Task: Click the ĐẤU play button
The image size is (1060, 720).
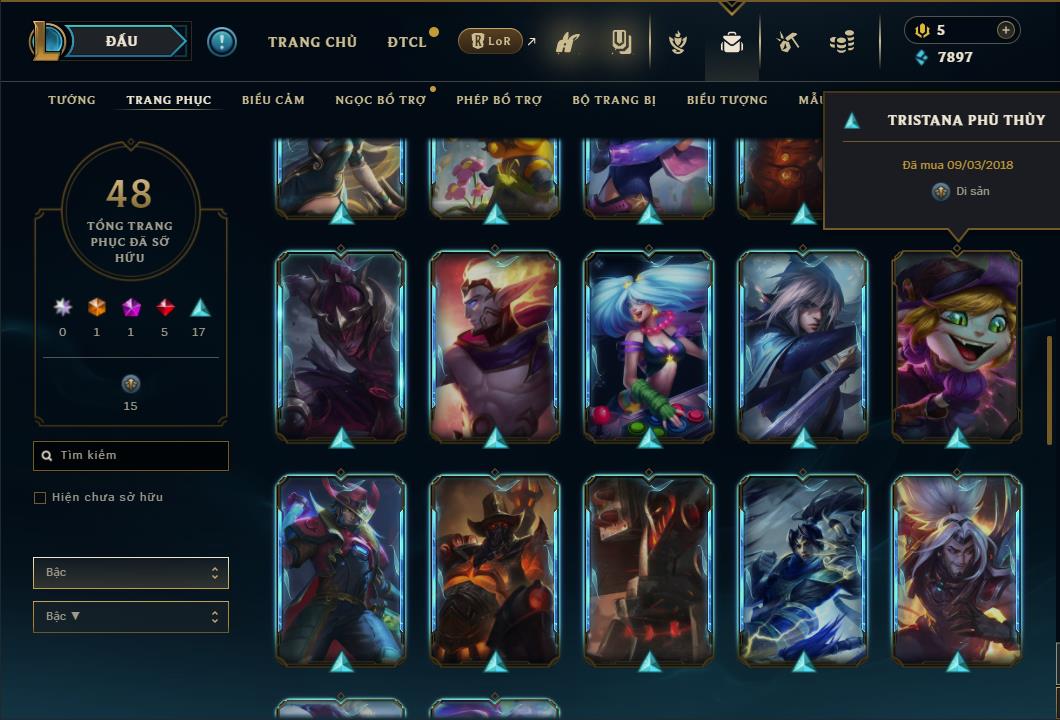Action: pos(121,41)
